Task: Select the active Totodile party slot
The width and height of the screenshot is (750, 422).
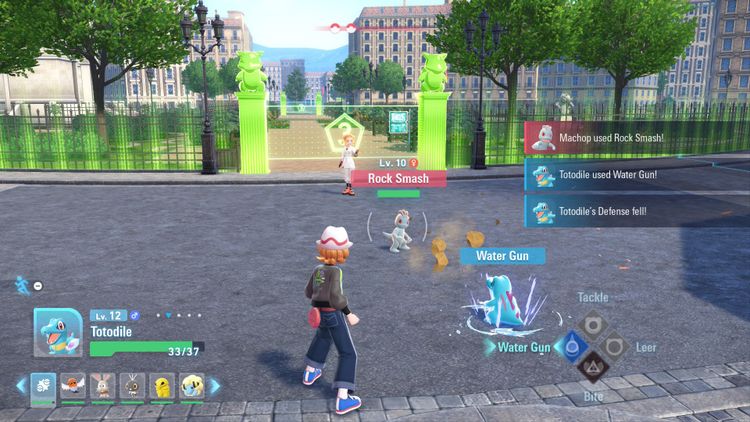Action: click(44, 385)
